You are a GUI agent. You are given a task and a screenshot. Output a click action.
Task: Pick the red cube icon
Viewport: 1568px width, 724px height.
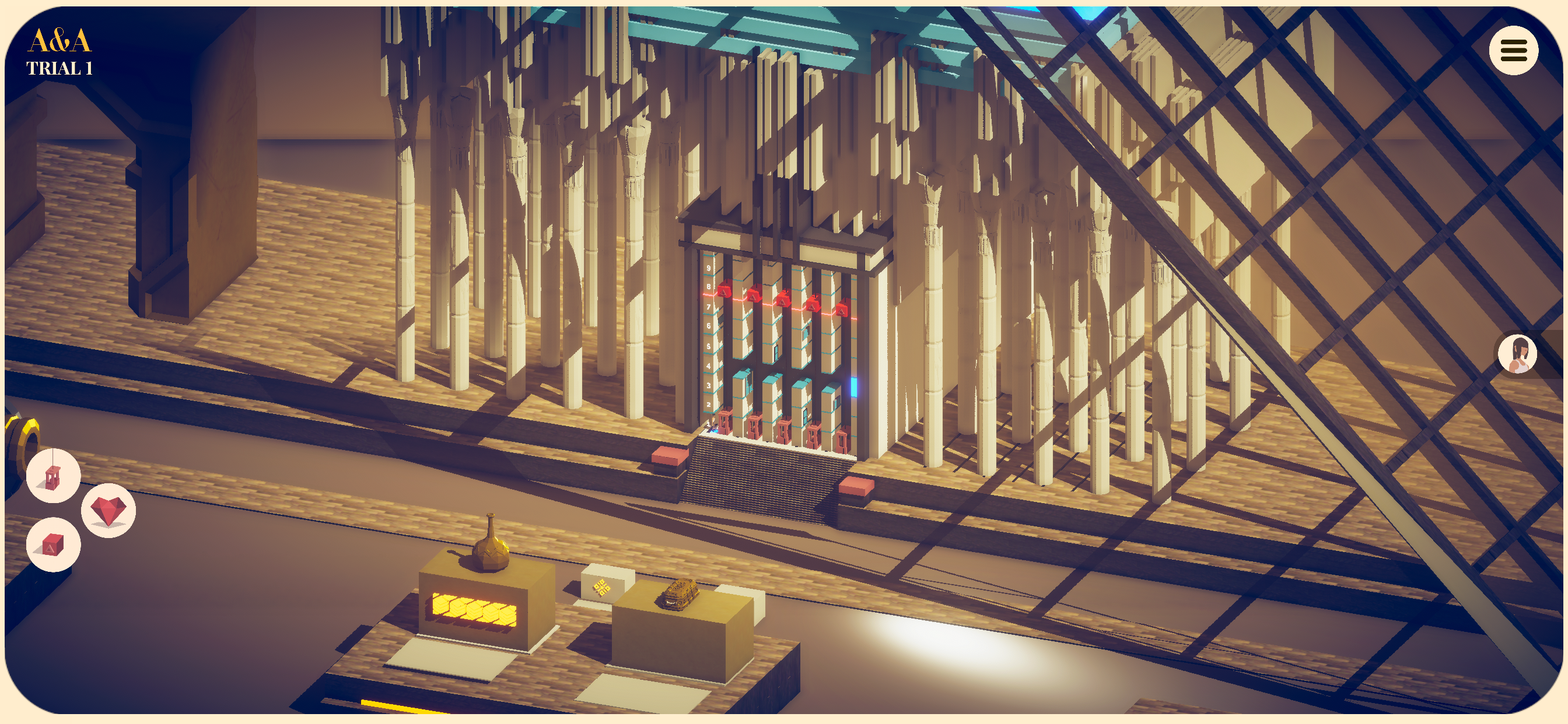pos(53,544)
